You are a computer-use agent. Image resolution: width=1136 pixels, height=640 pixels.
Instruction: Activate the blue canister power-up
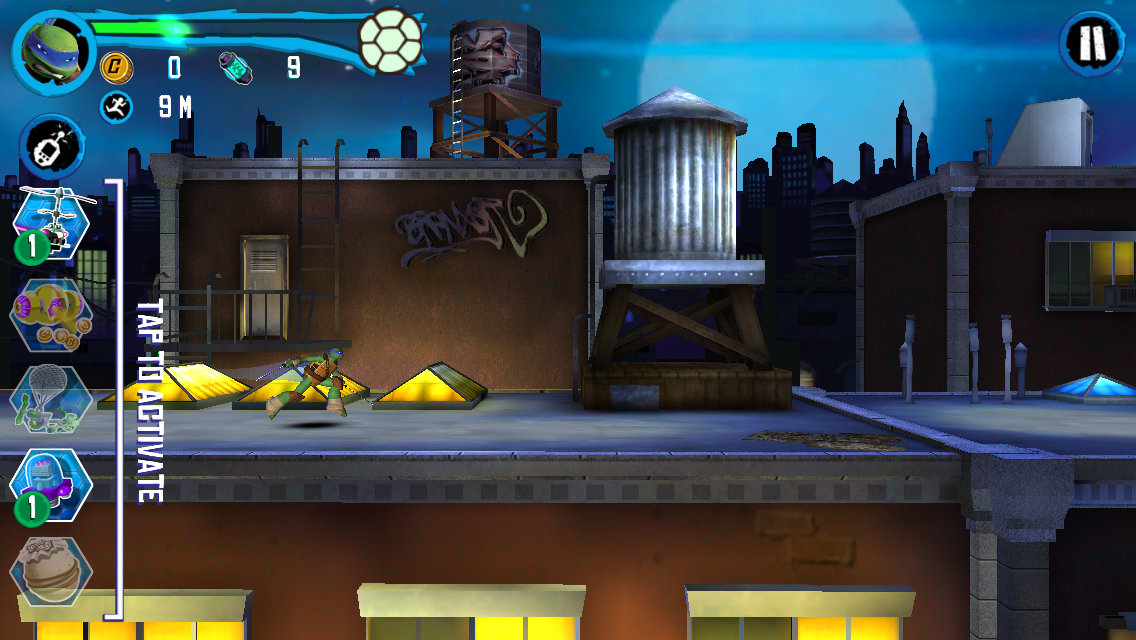pos(51,484)
